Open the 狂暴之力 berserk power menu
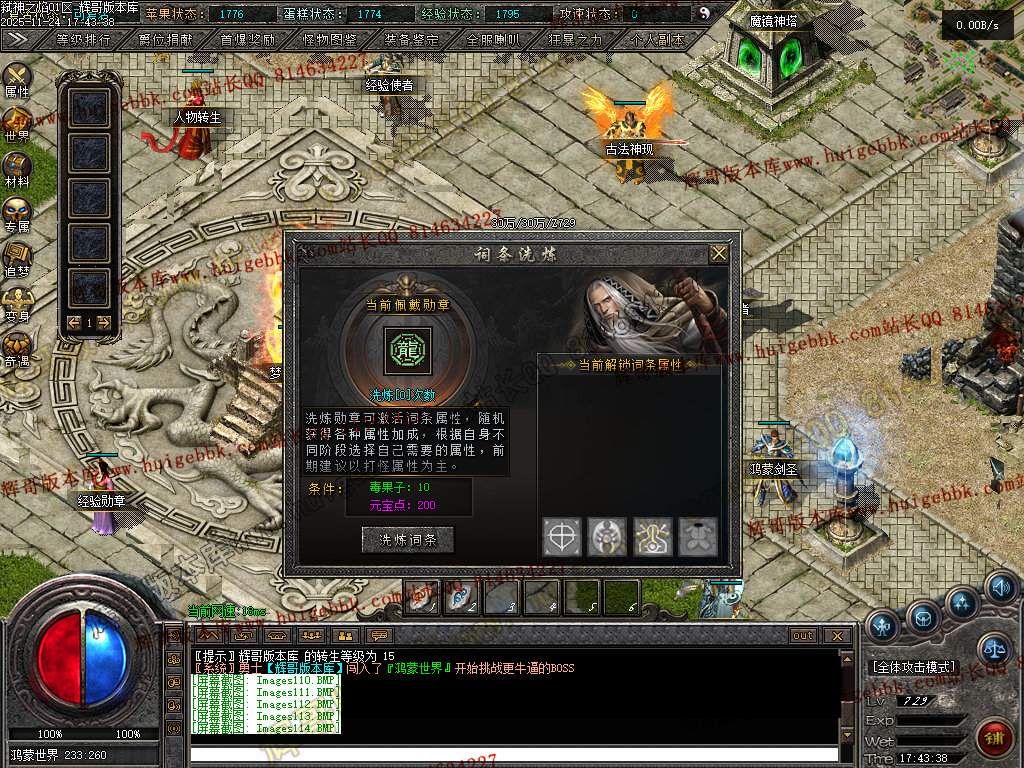 [575, 40]
